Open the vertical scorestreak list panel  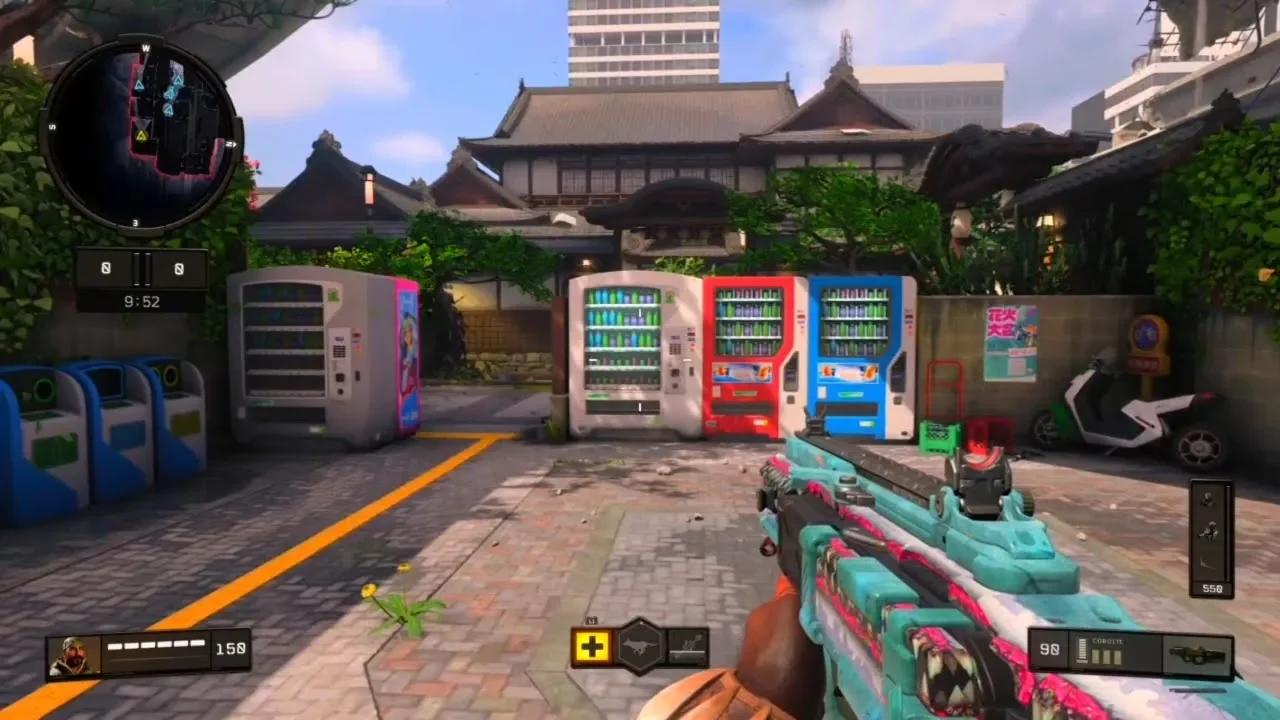tap(1211, 538)
